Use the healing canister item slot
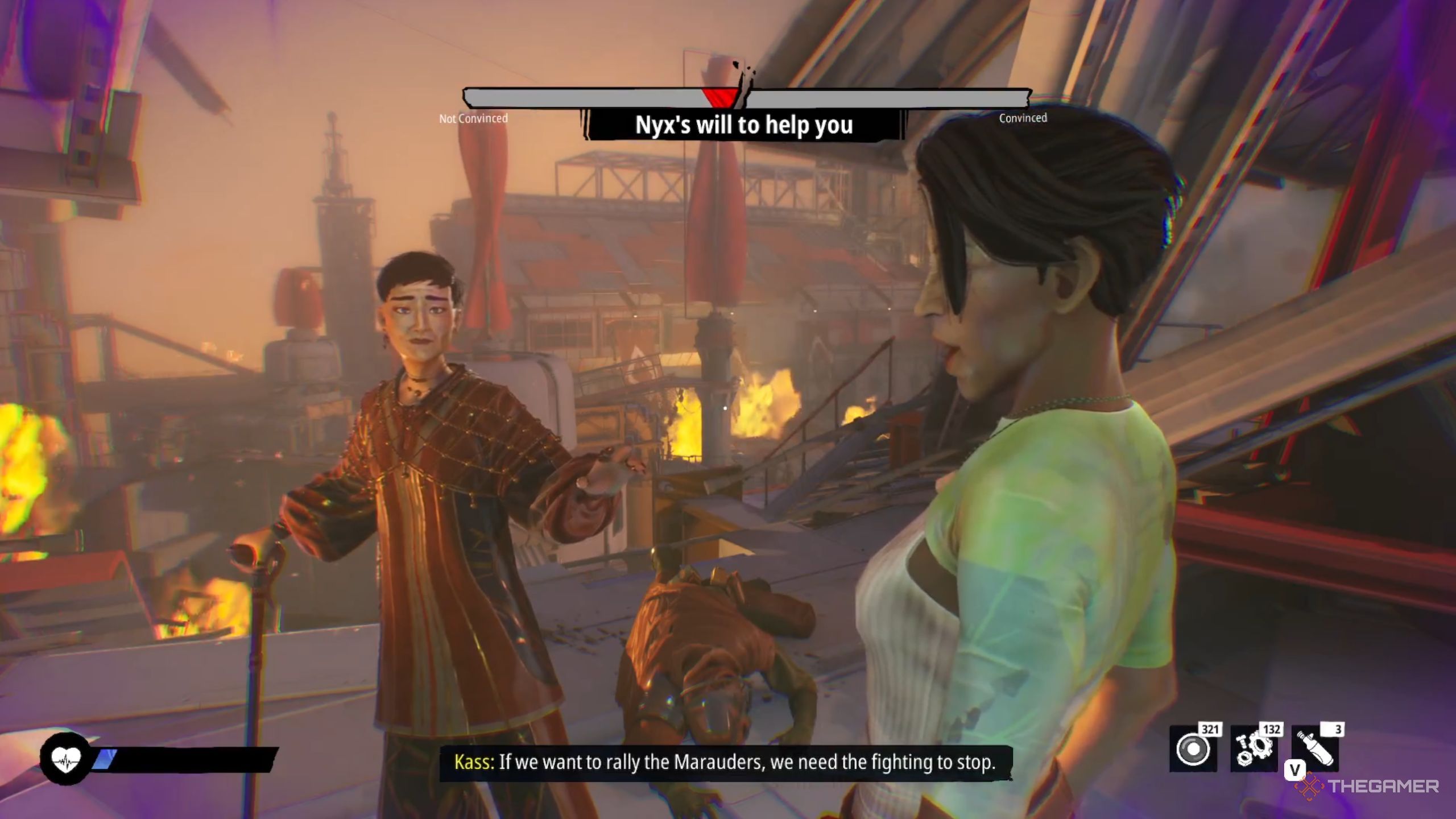 pos(1315,749)
